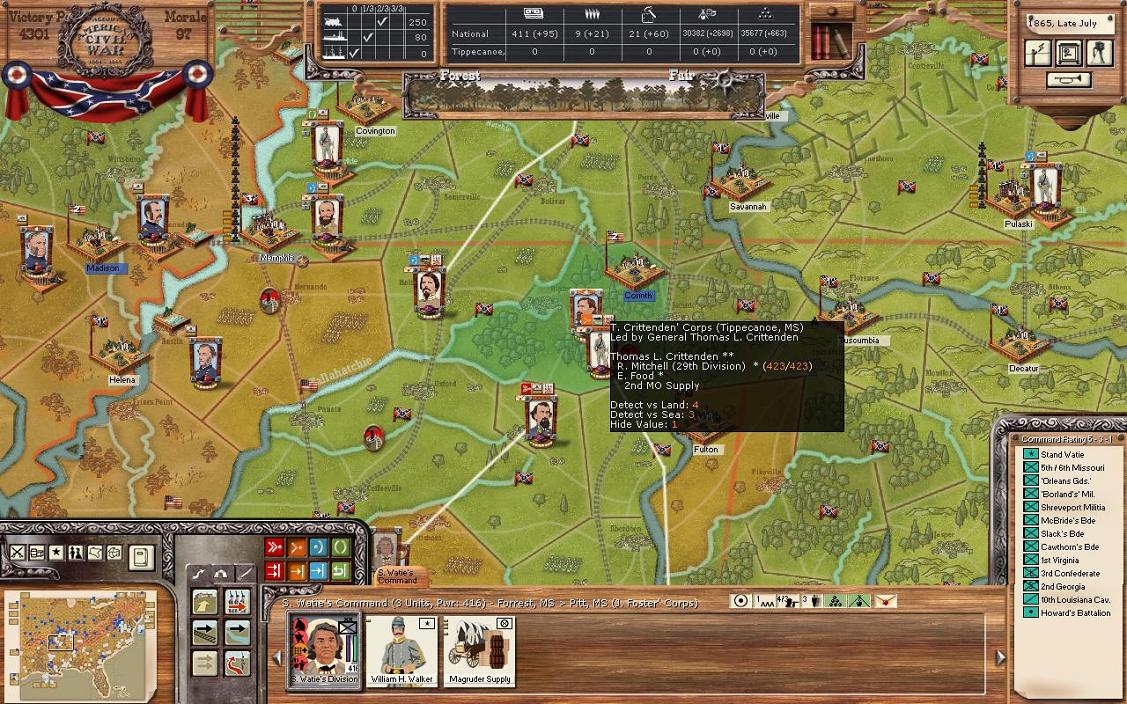The image size is (1127, 704).
Task: Select S. Watie's Division unit card
Action: pyautogui.click(x=324, y=650)
